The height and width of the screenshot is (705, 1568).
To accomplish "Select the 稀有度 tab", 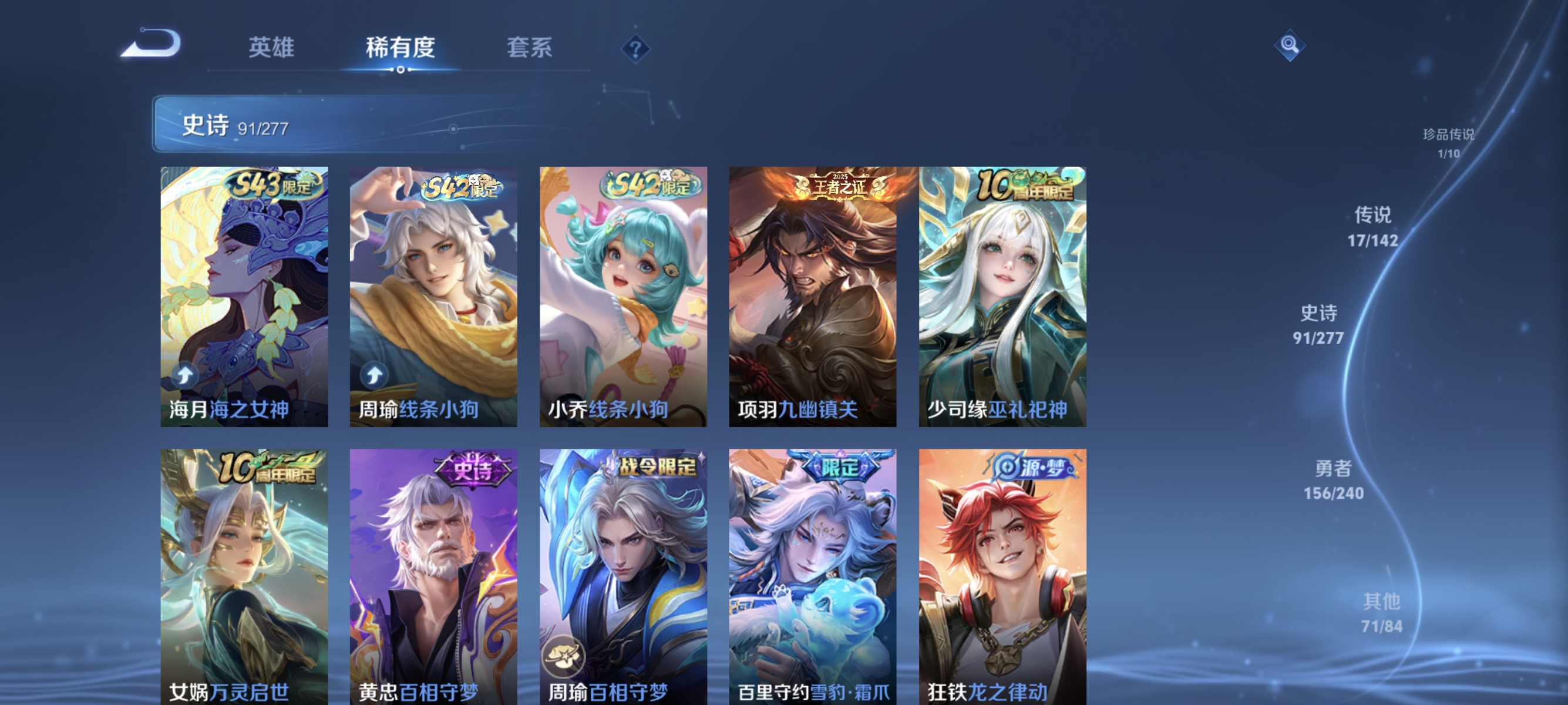I will pos(402,49).
